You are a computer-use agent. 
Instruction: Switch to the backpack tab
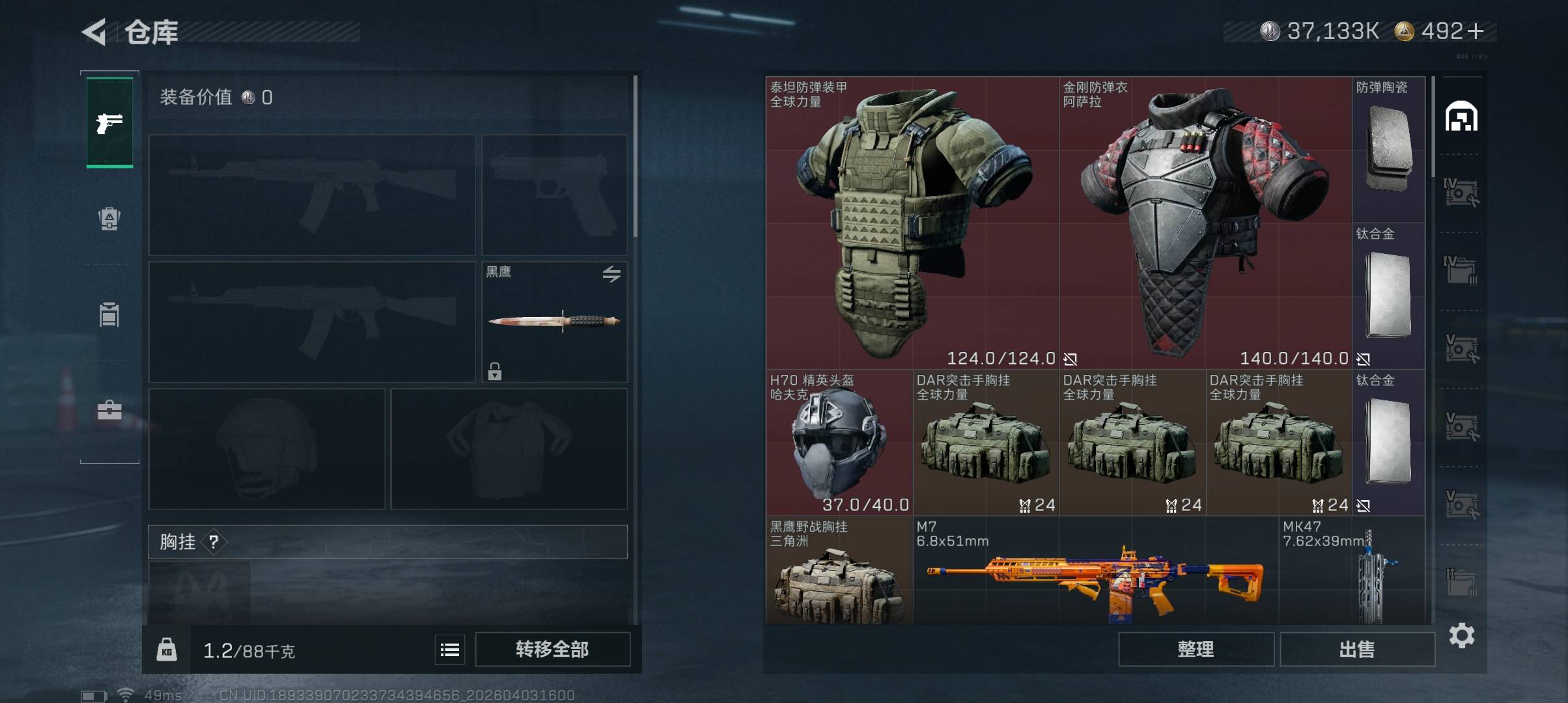[x=109, y=219]
